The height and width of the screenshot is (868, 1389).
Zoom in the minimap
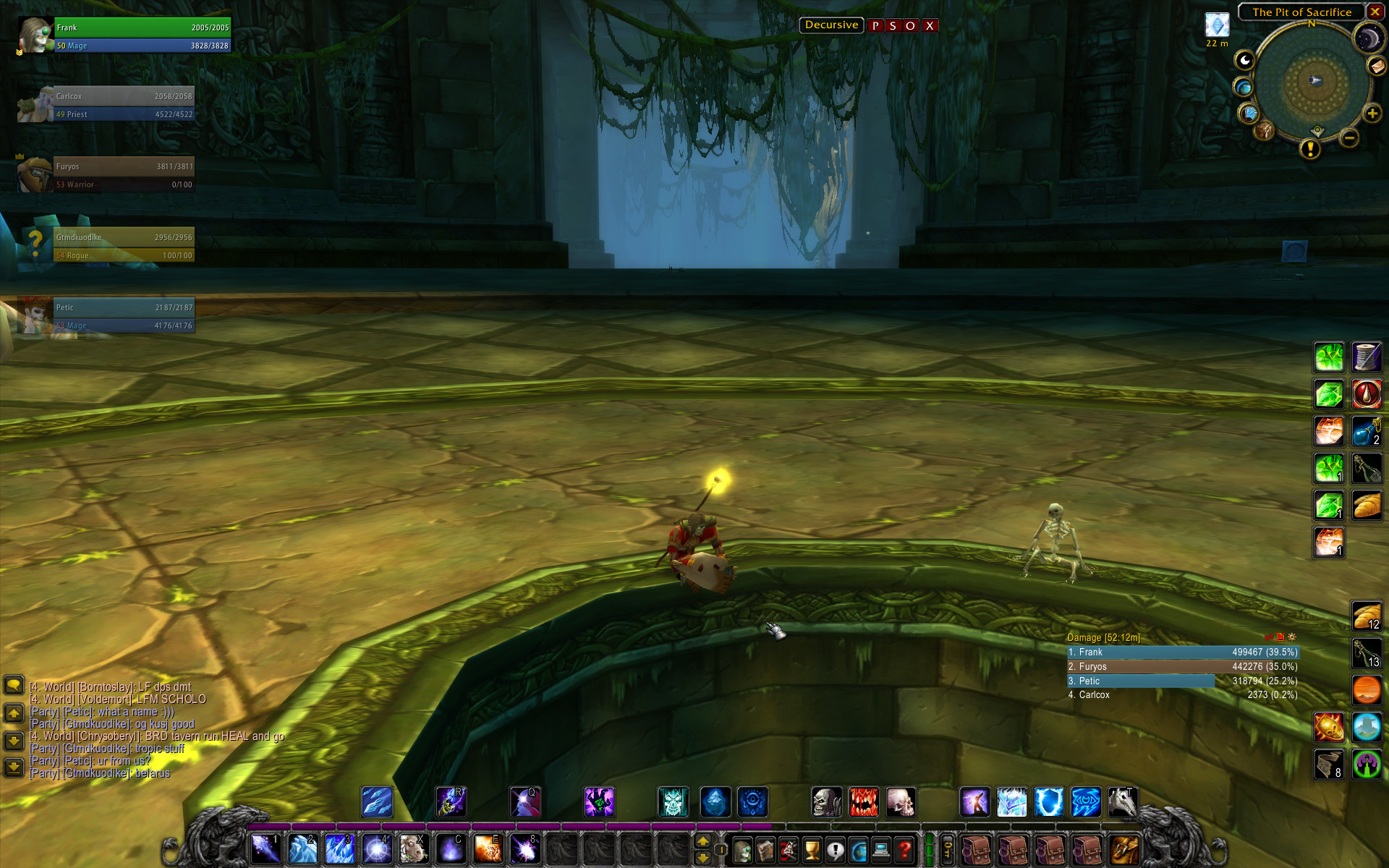pyautogui.click(x=1372, y=114)
